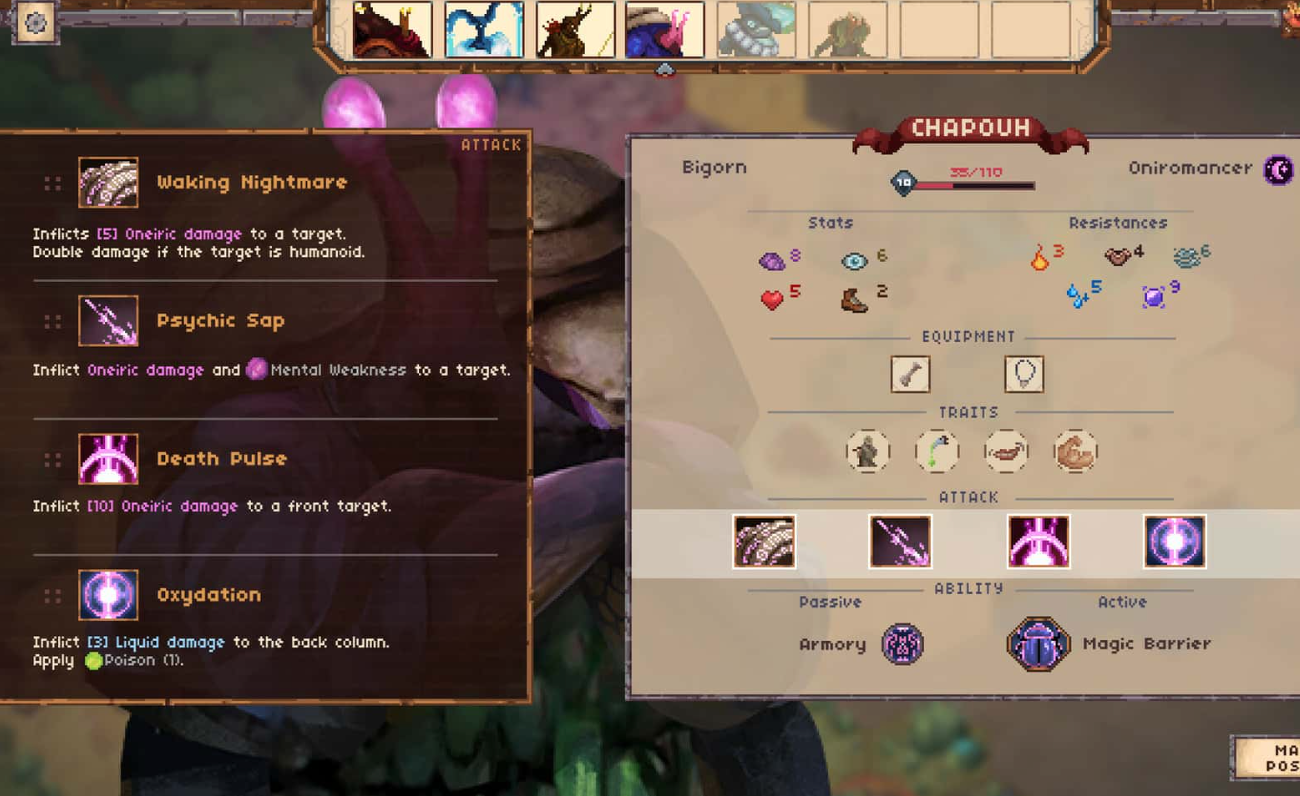Viewport: 1300px width, 796px height.
Task: Select the crowned red creature portrait
Action: [x=392, y=30]
